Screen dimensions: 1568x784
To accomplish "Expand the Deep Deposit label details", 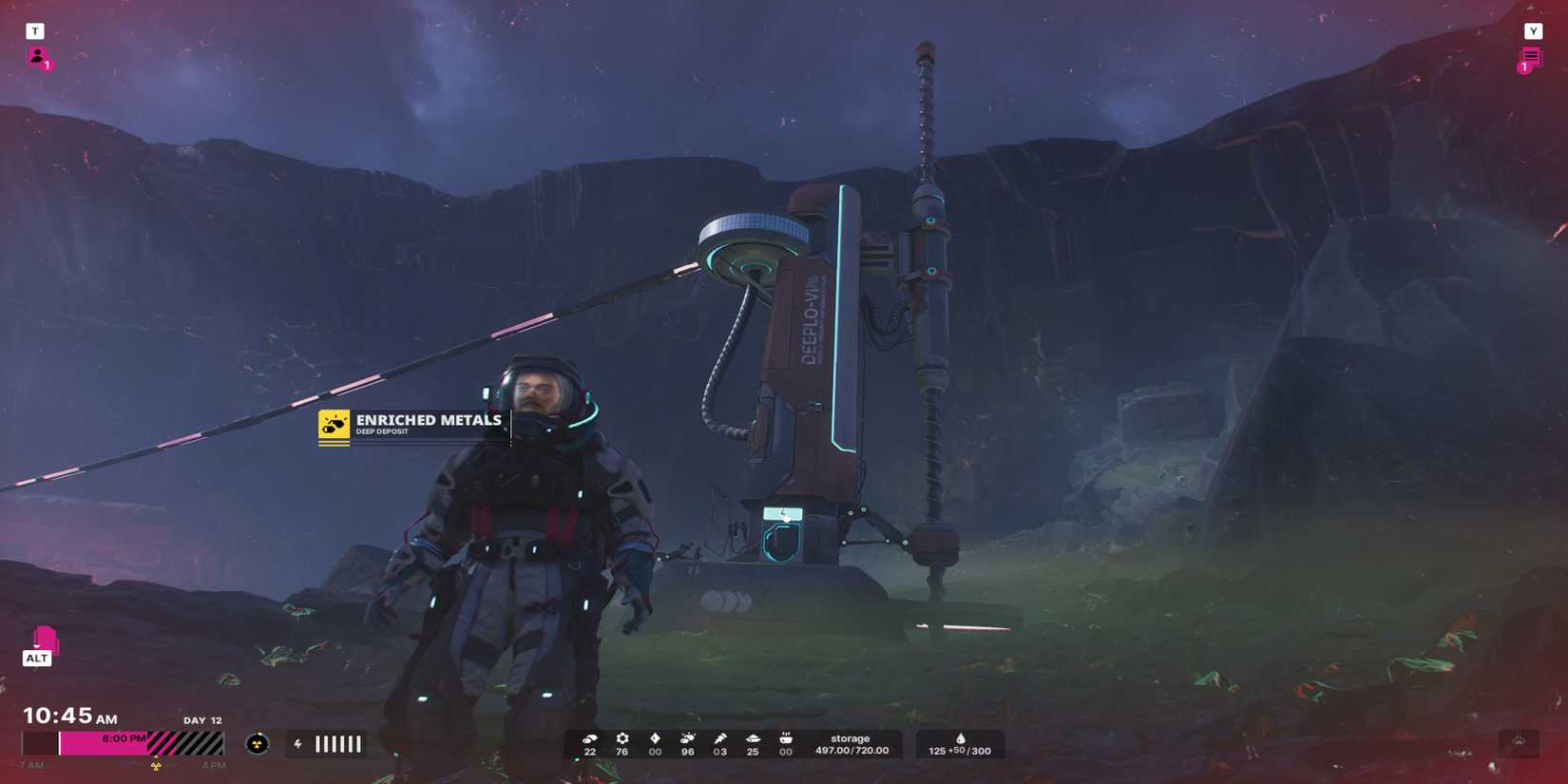I will tap(380, 433).
